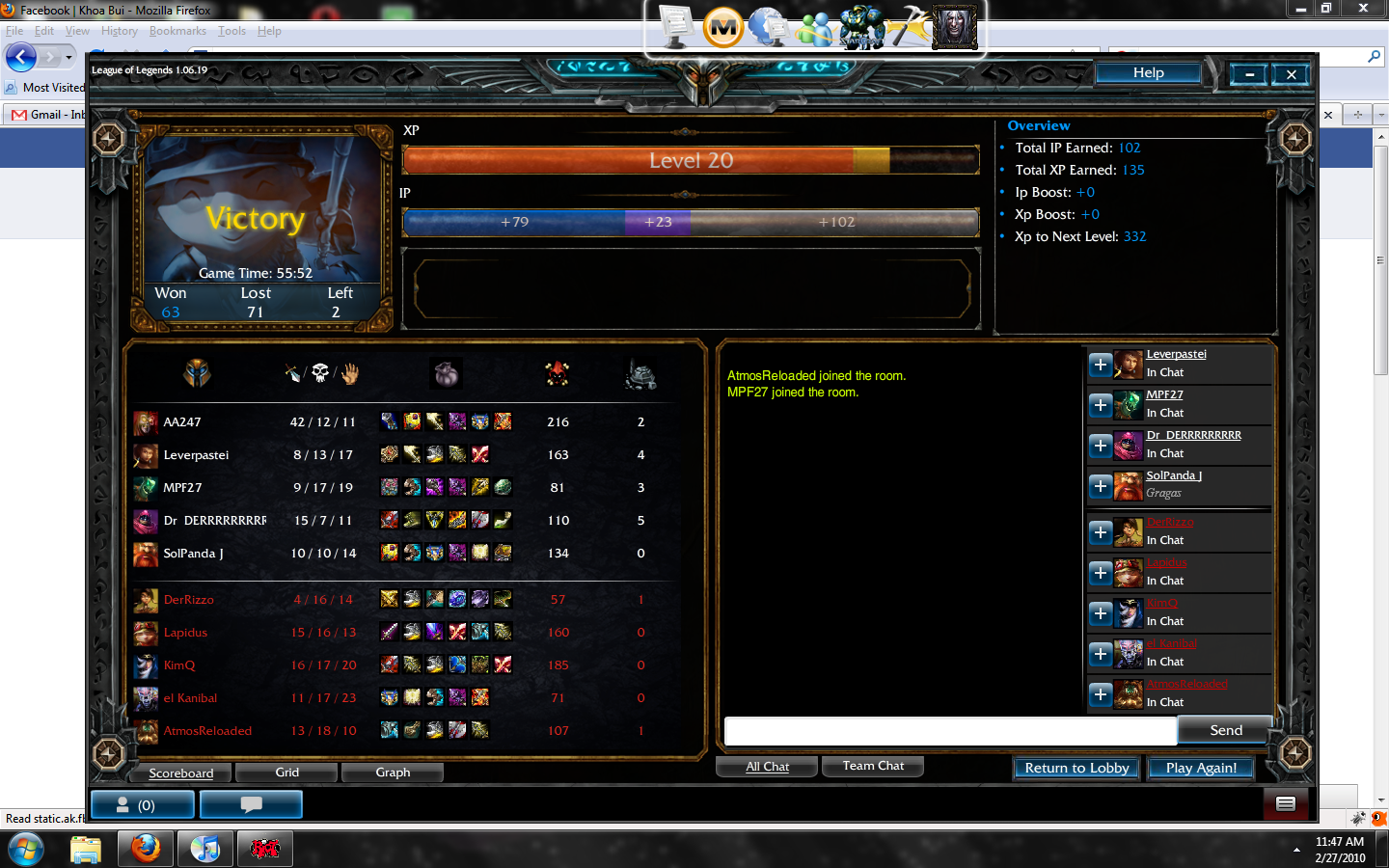Switch to the Scoreboard tab
Screen dimensions: 1389x868
pyautogui.click(x=181, y=773)
